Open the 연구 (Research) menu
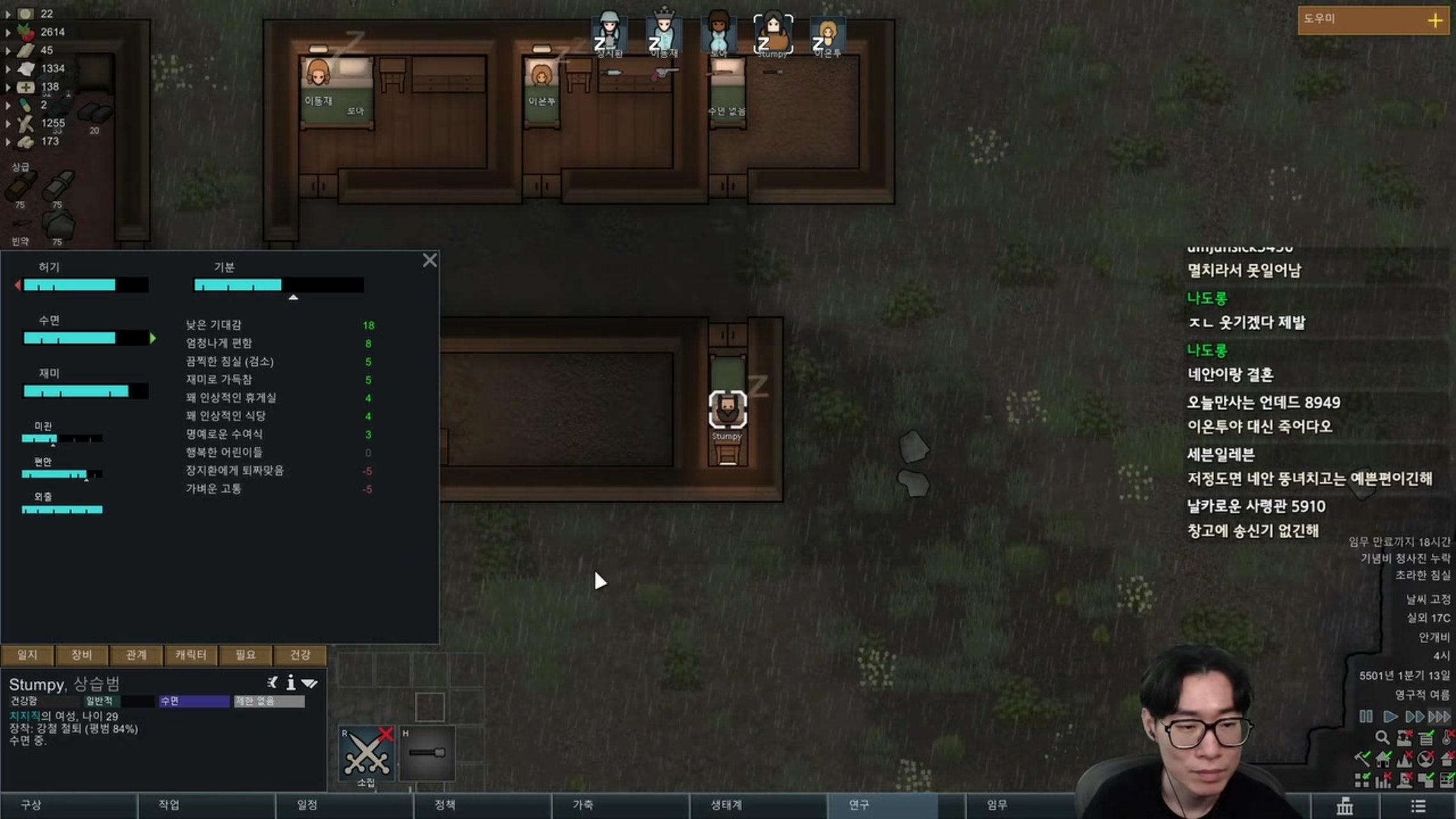The image size is (1456, 819). coord(859,805)
